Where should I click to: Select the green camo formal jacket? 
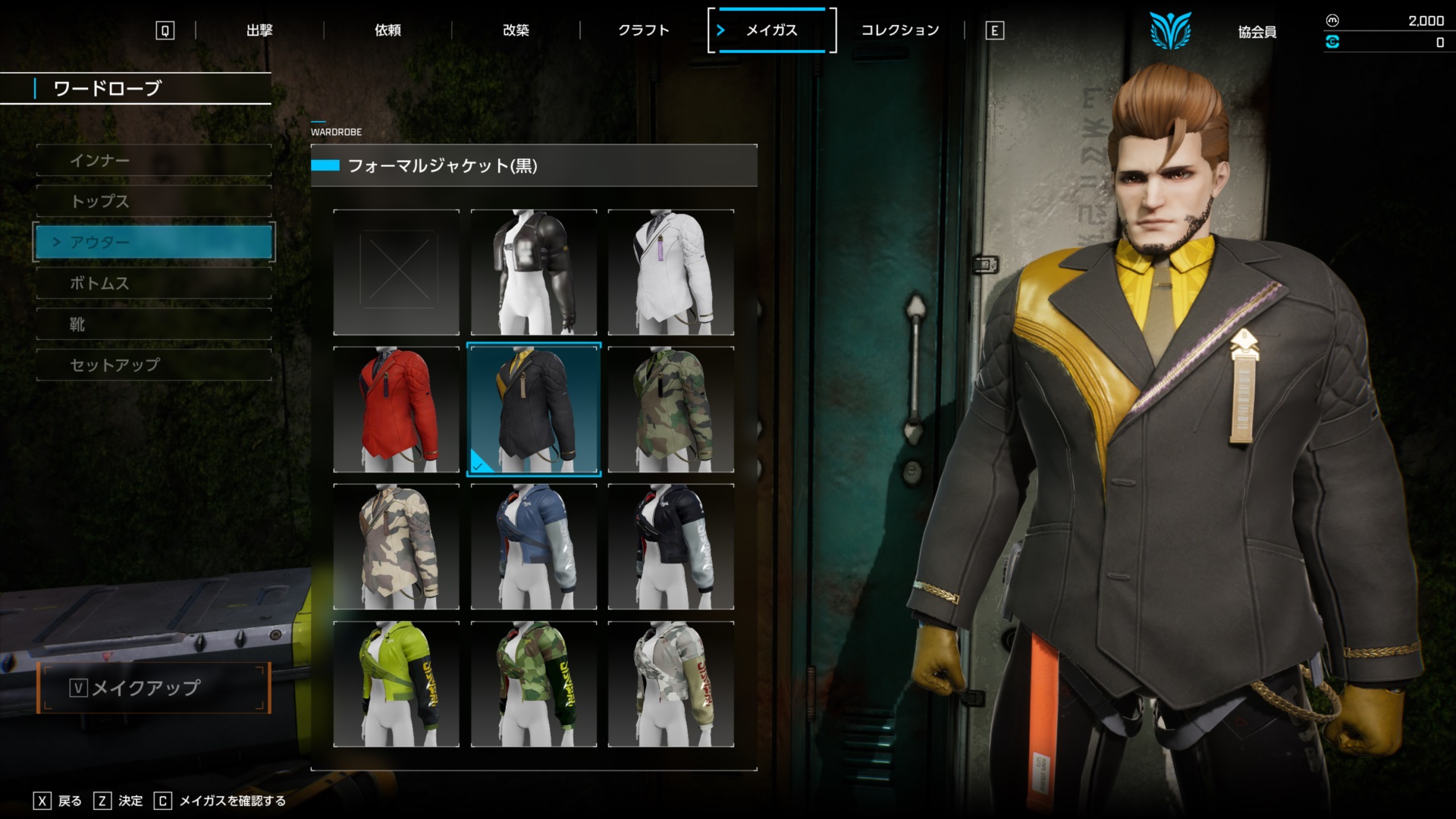click(x=671, y=409)
